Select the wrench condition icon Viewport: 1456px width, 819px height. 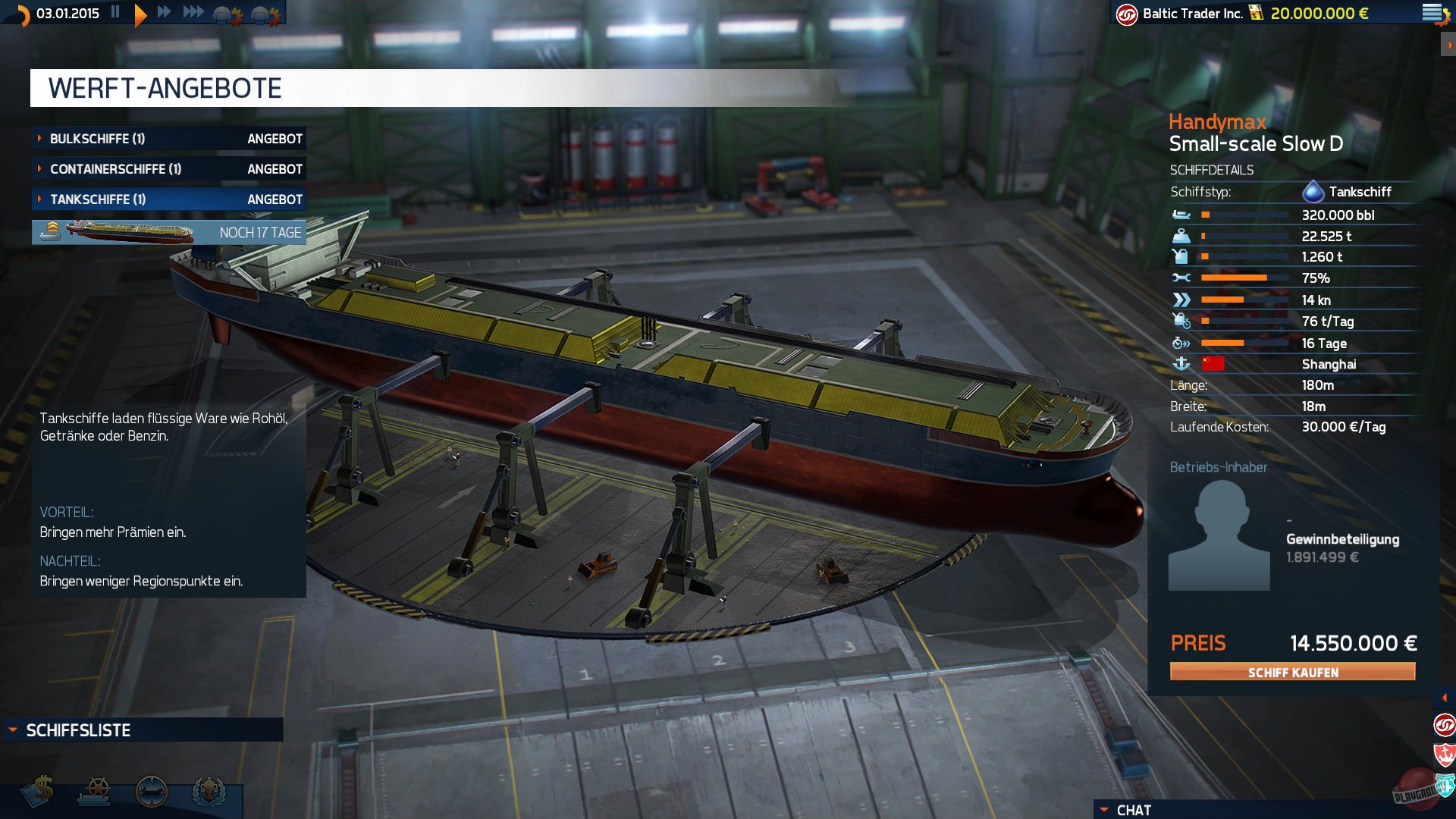pyautogui.click(x=1180, y=279)
